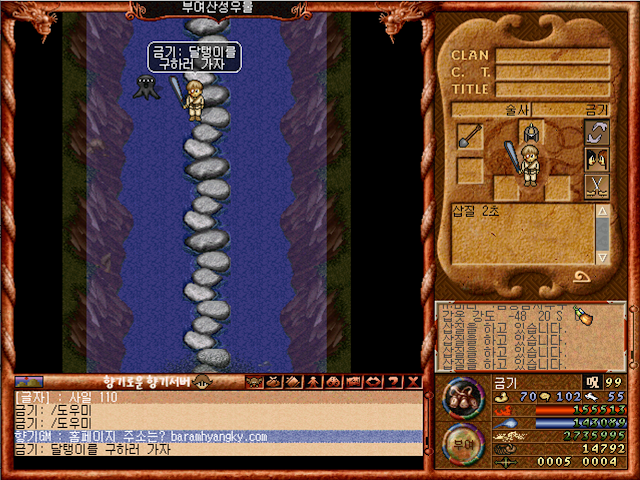Select the helmet equipment slot

pos(530,132)
